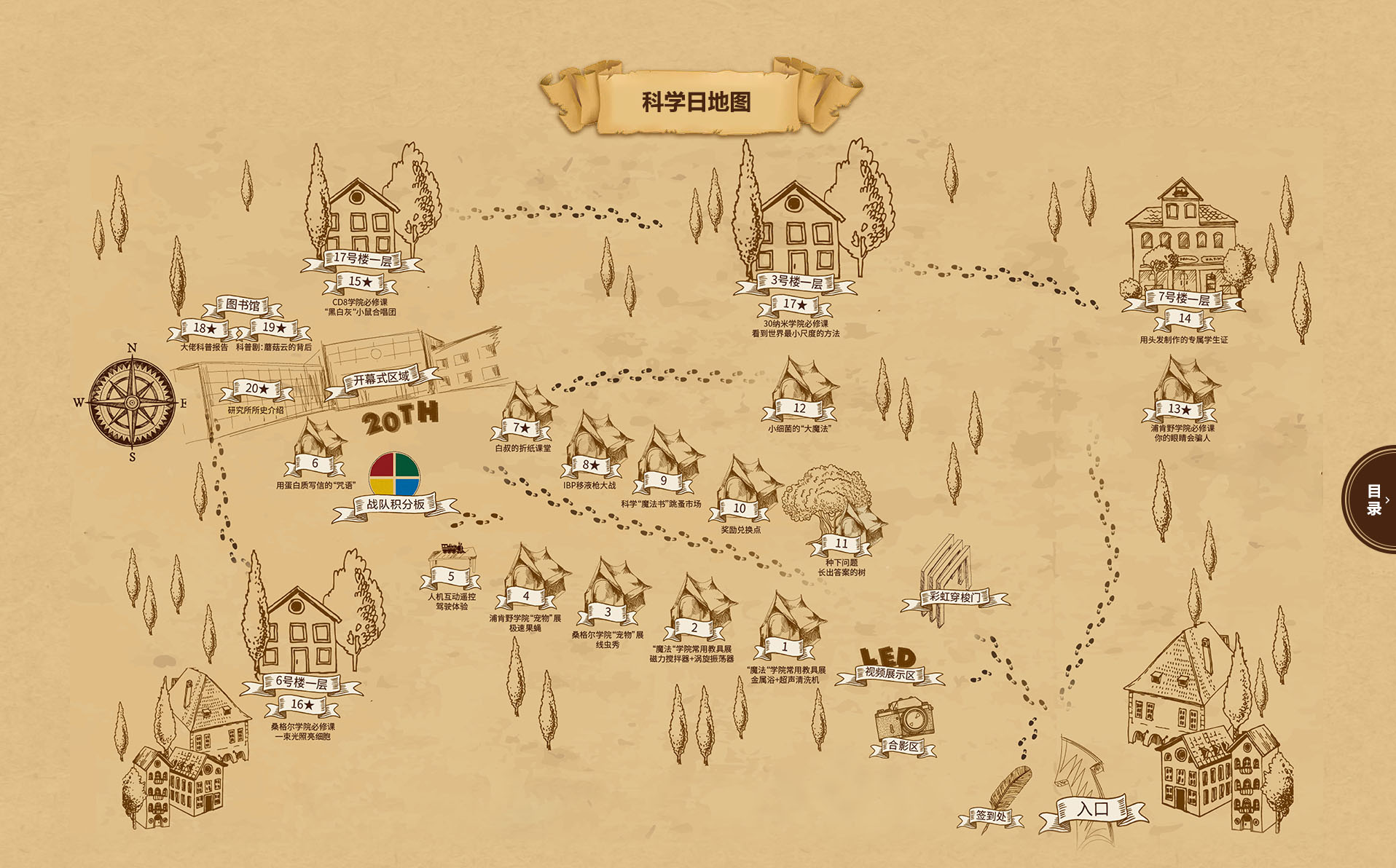
Task: Click the 图书馆 map label
Action: coord(243,305)
